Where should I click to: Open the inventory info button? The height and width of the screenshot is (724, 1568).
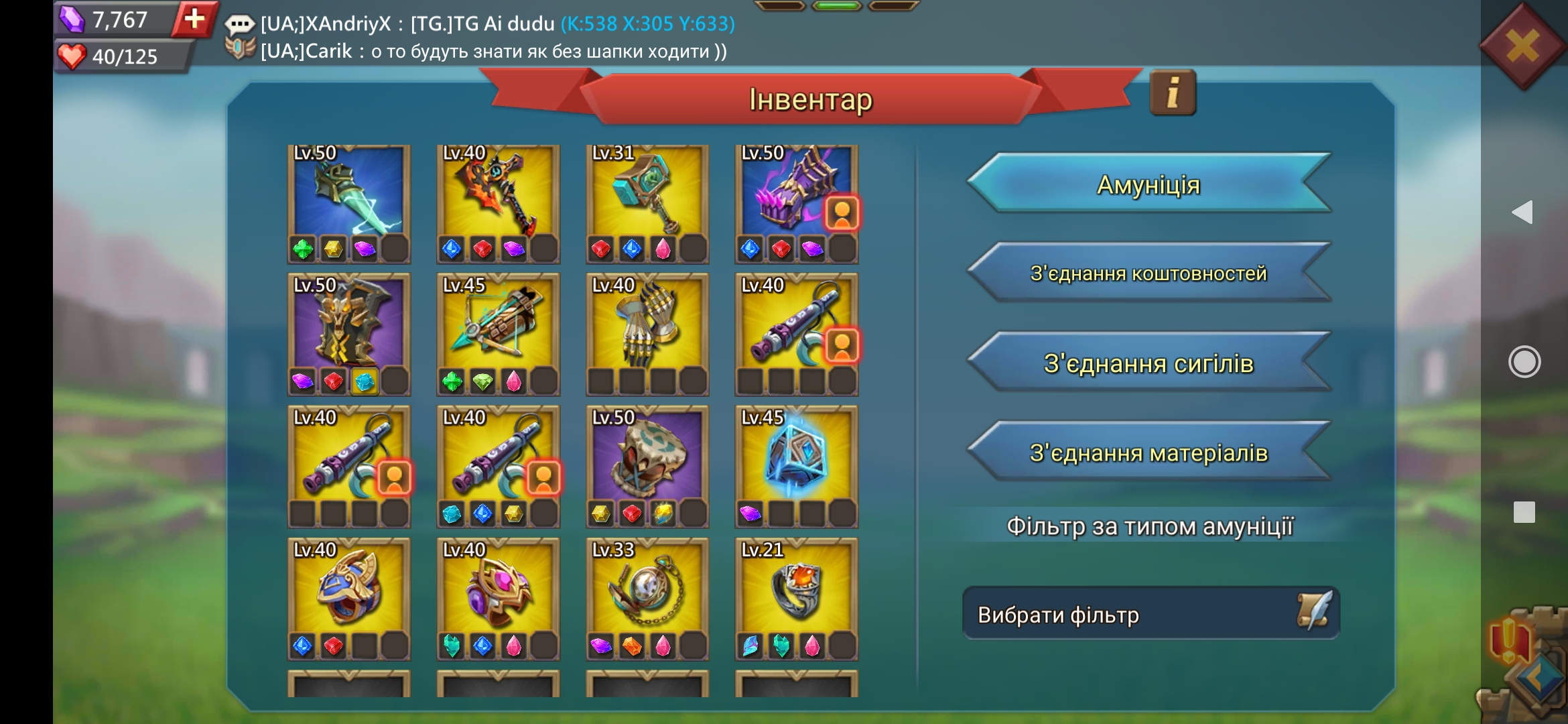(x=1173, y=93)
